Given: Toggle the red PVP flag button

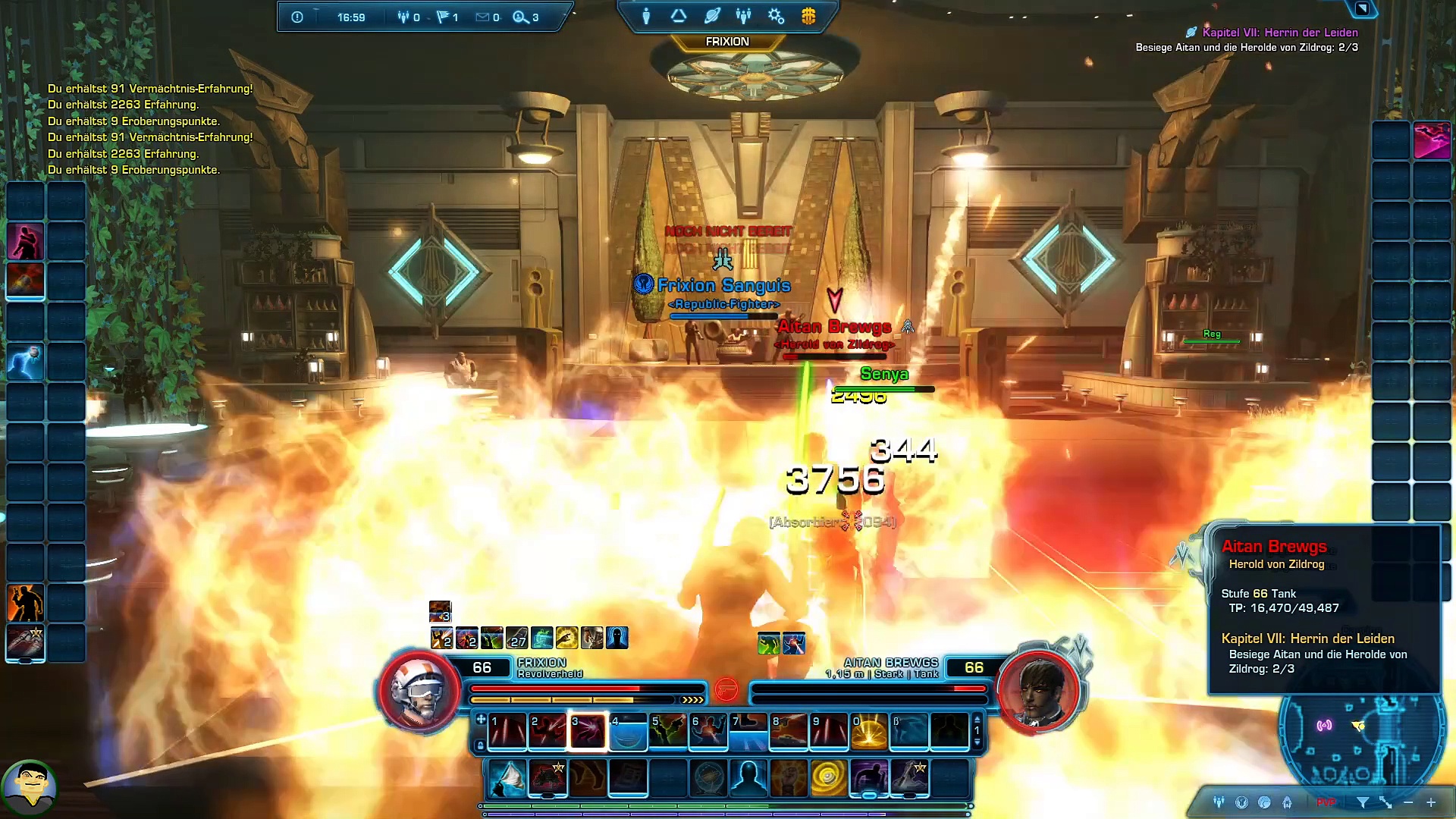Looking at the screenshot, I should click(1326, 802).
